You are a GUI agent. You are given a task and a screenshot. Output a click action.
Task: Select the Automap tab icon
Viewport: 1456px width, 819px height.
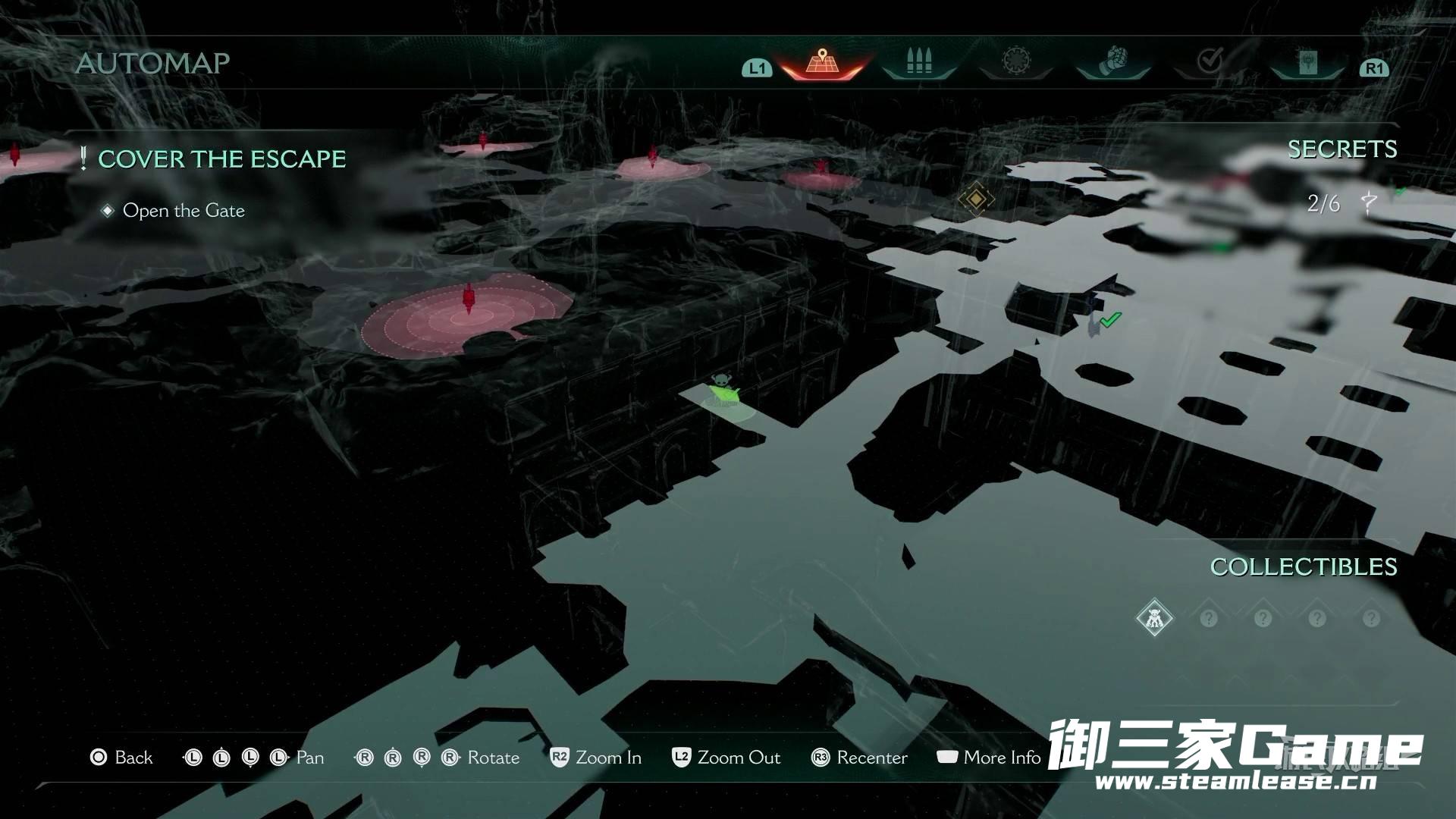(822, 61)
